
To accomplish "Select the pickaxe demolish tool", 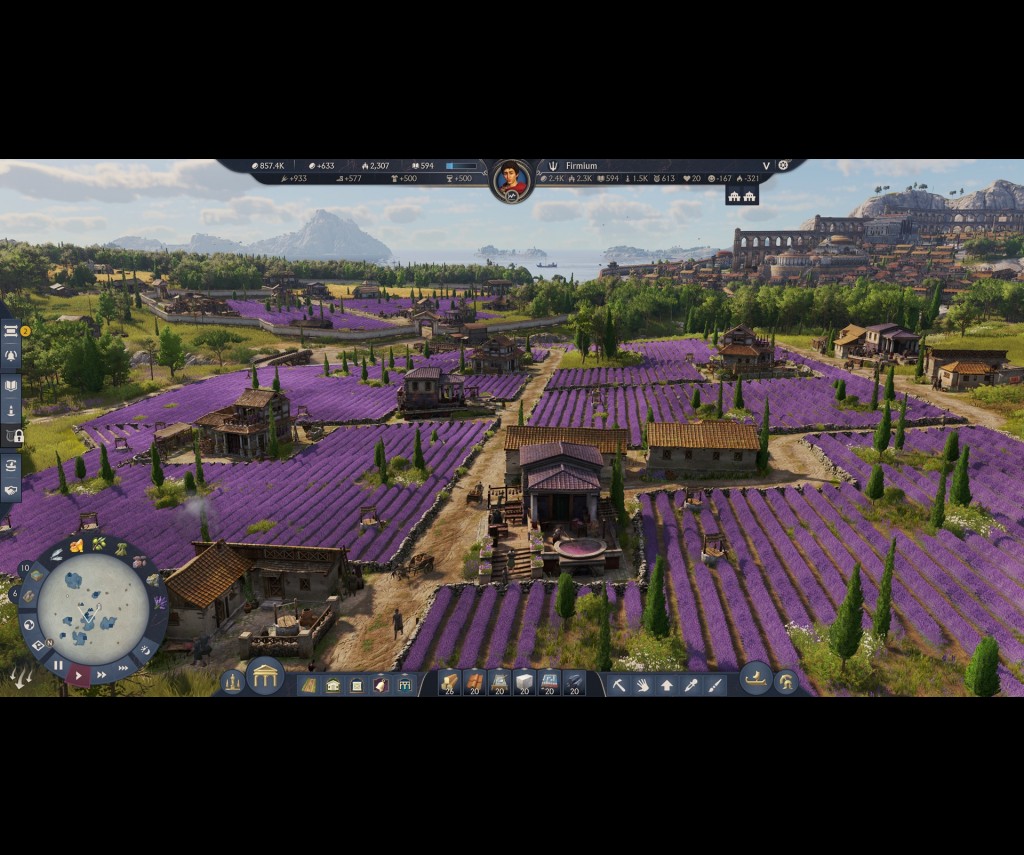I will pos(619,685).
